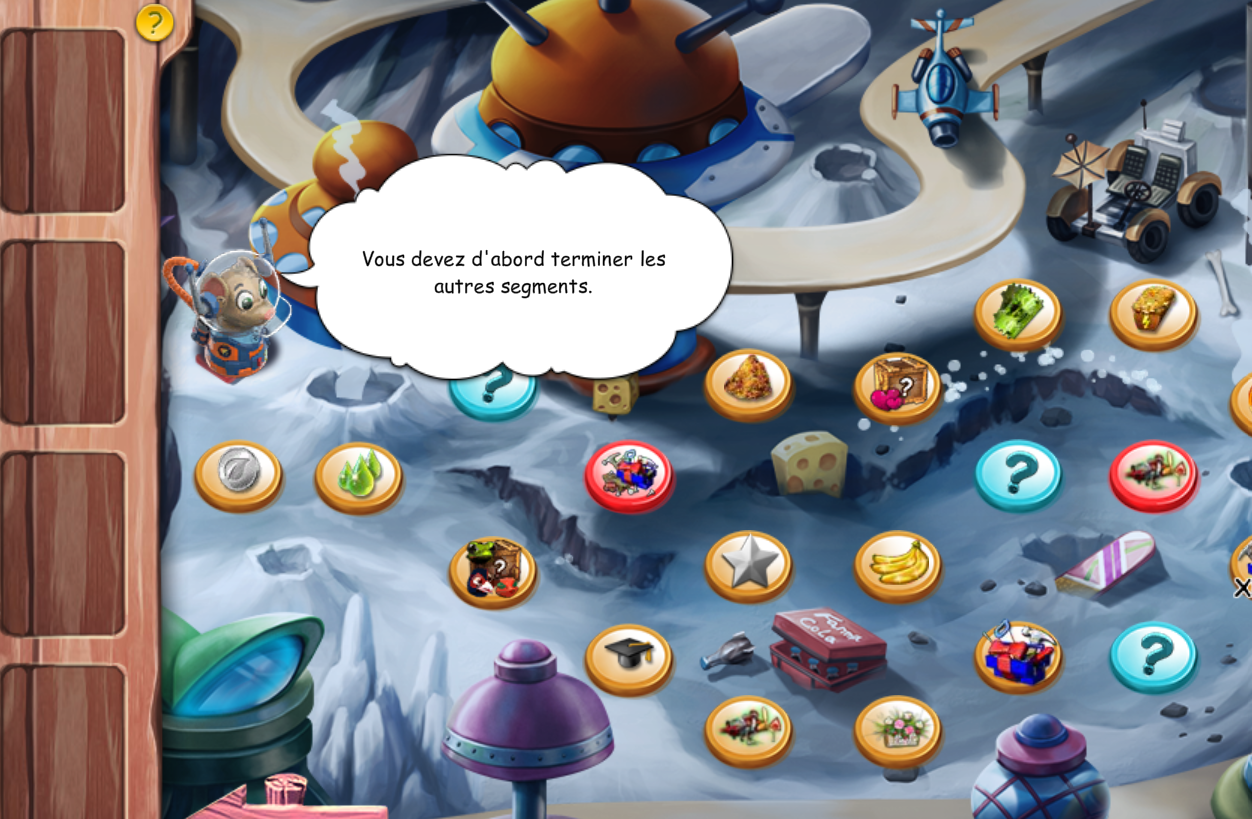The width and height of the screenshot is (1252, 819).
Task: Choose the pizza slice tile
Action: [x=748, y=383]
